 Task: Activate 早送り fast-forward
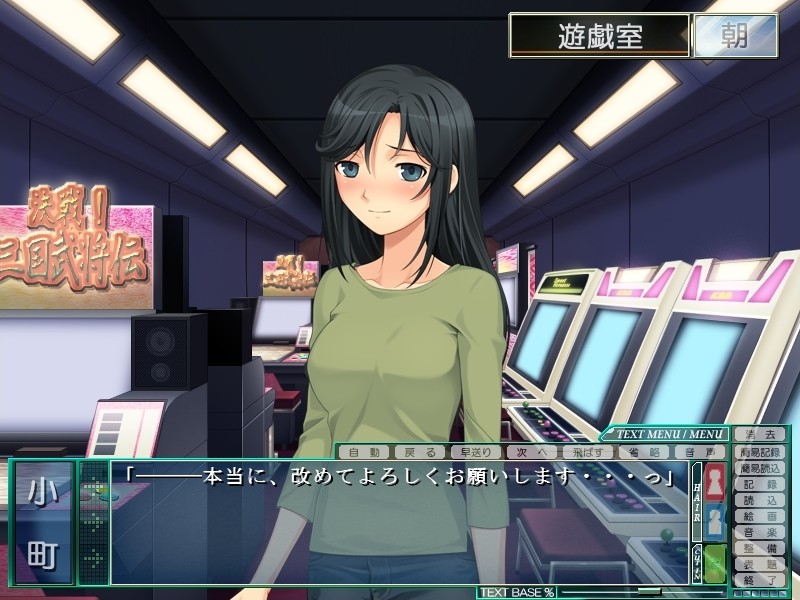tap(475, 452)
